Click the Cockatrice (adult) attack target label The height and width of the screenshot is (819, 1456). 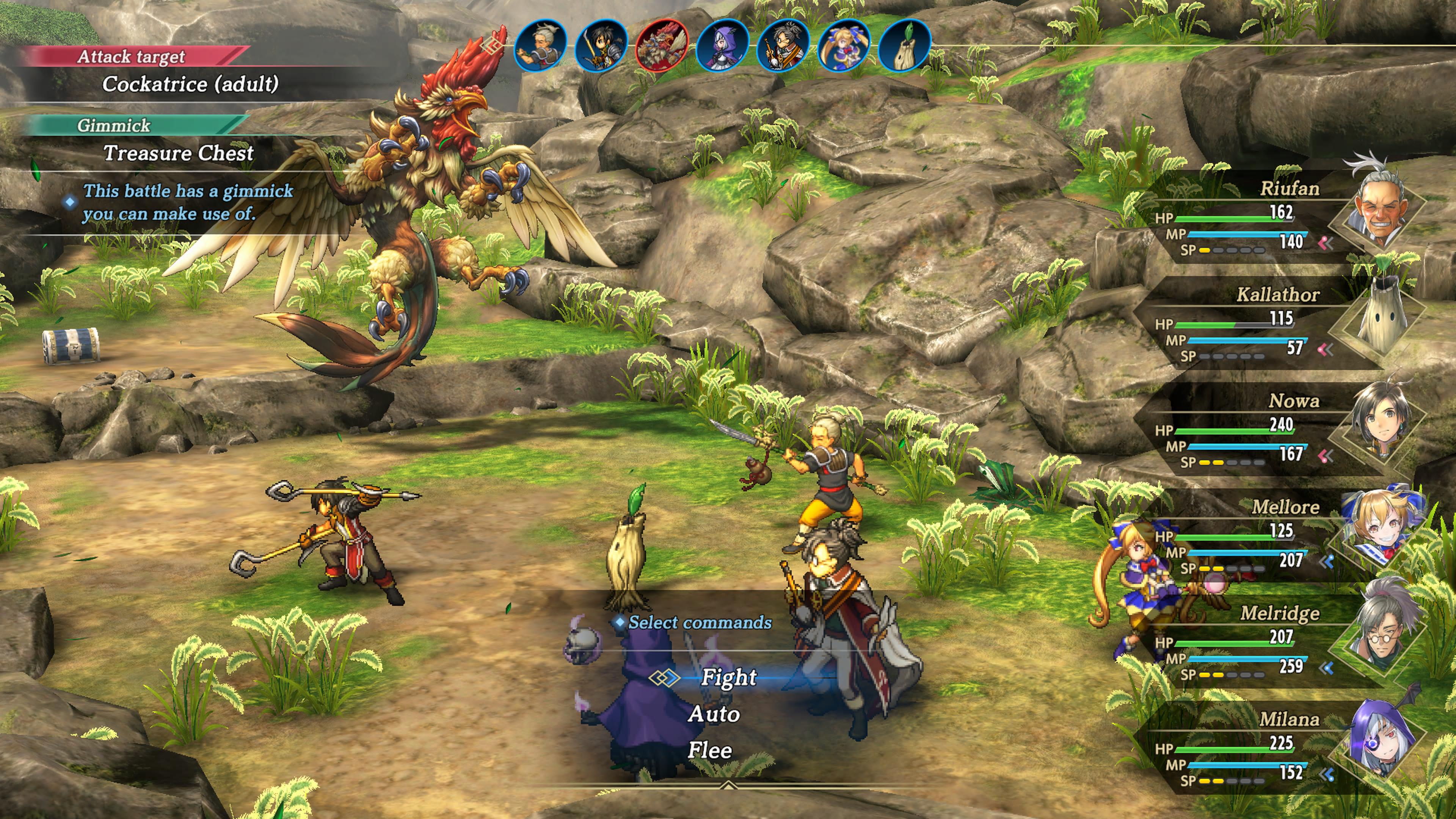[x=190, y=84]
